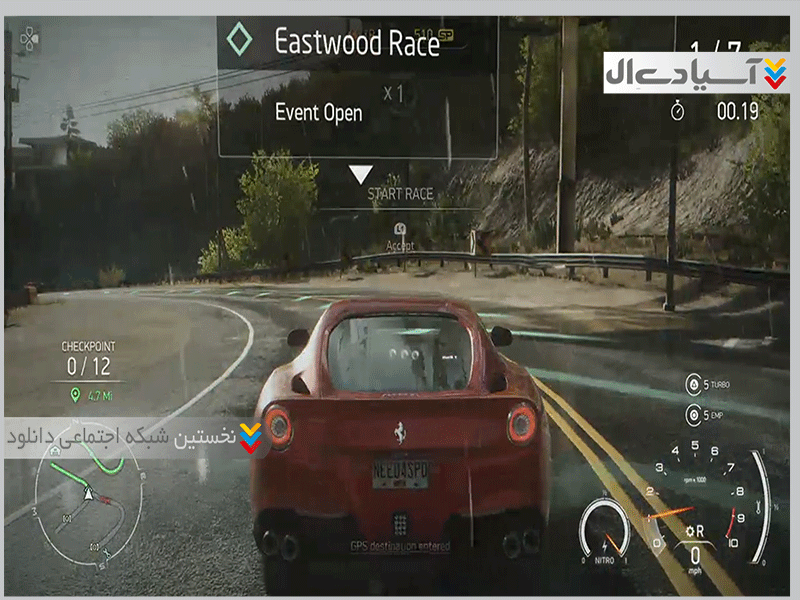Screen dimensions: 800x600
Task: Select the Start Race option
Action: 399,193
